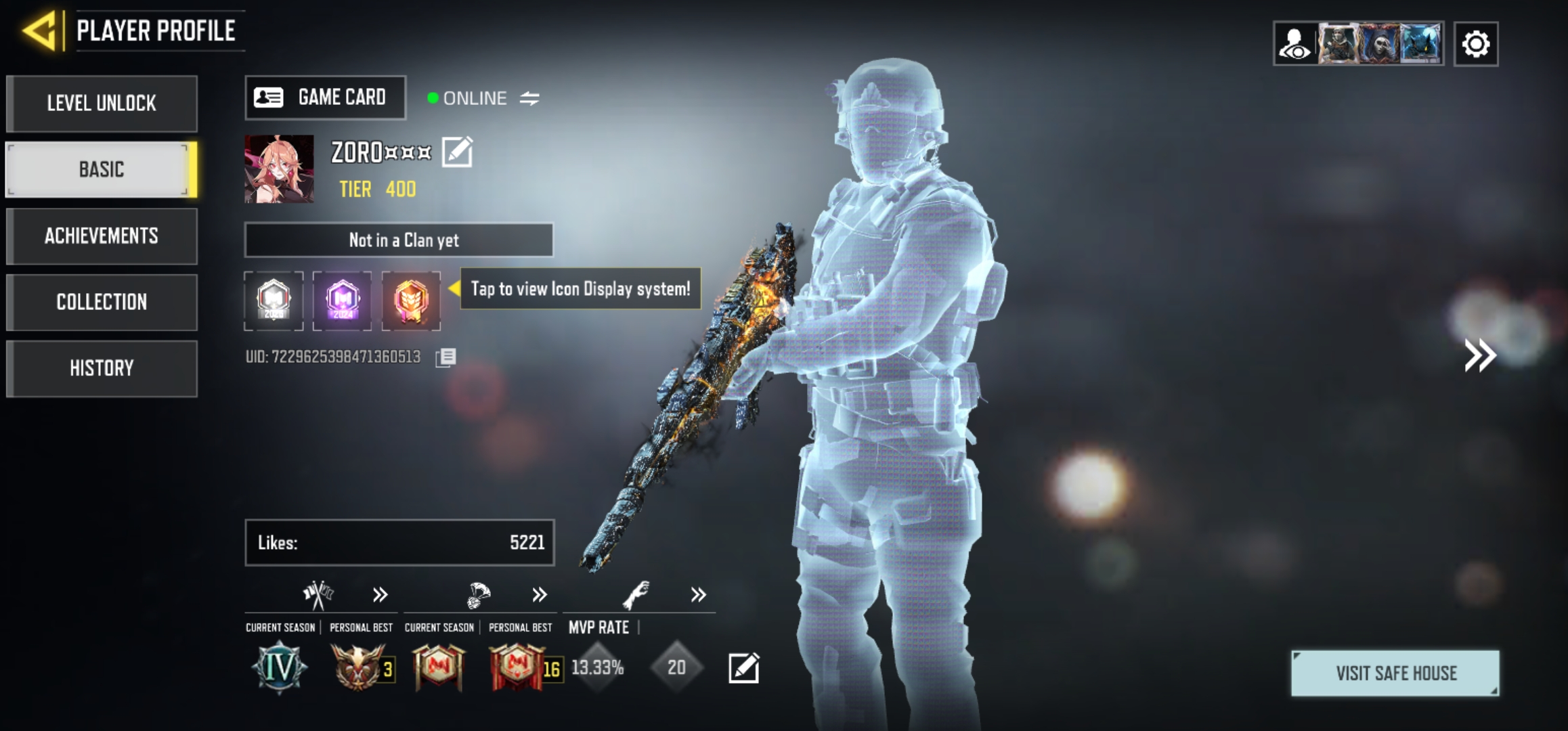Visit Safe House

click(1395, 673)
